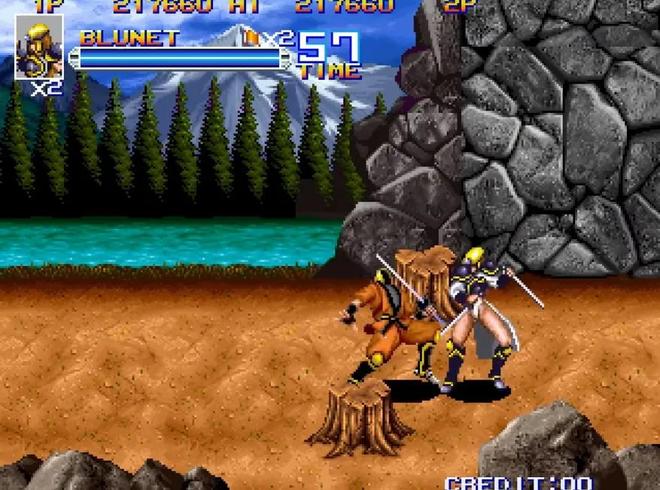The height and width of the screenshot is (490, 660).
Task: Select the orange magic item icon
Action: click(x=252, y=38)
